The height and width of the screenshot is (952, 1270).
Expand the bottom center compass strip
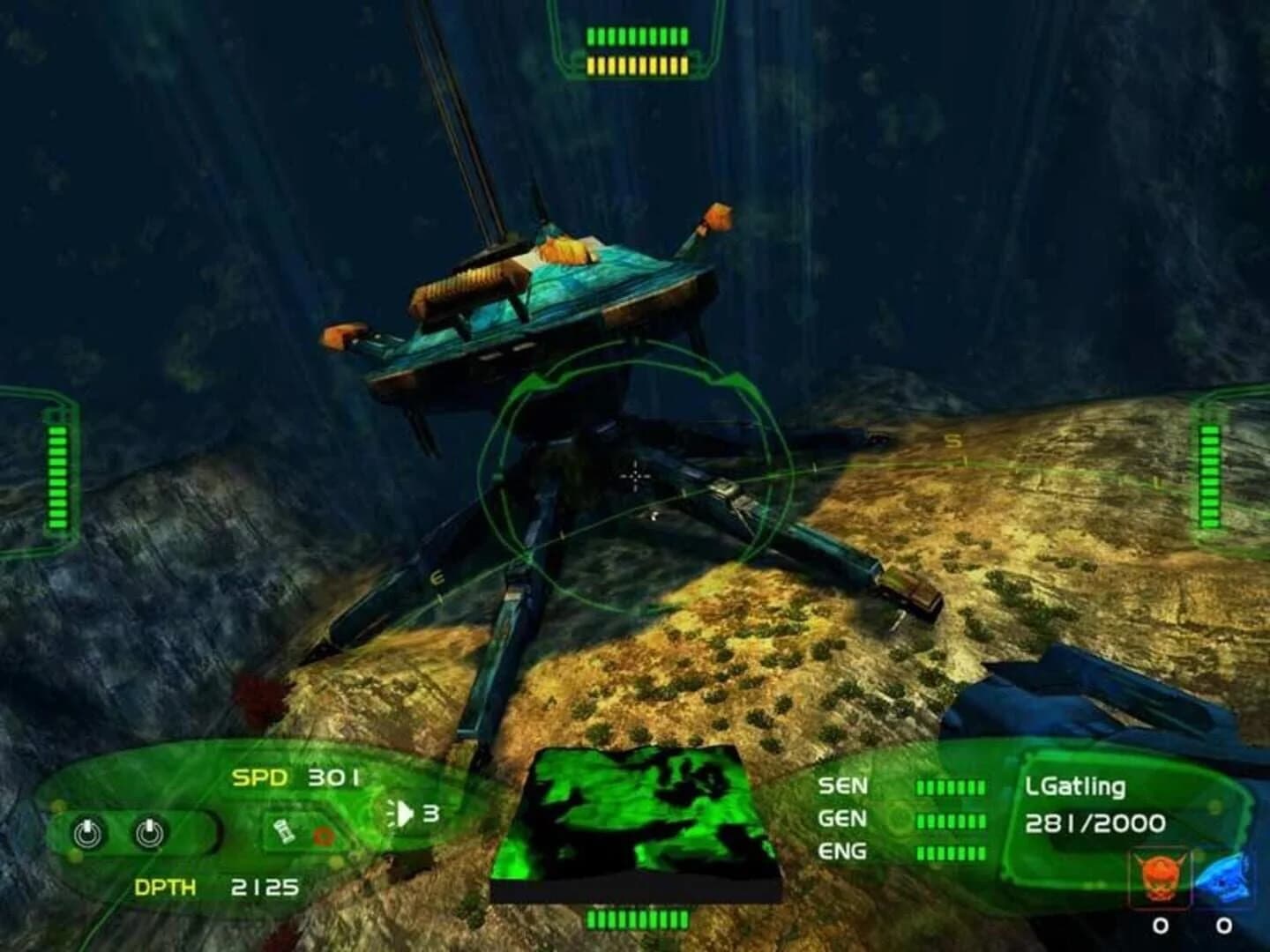(635, 919)
